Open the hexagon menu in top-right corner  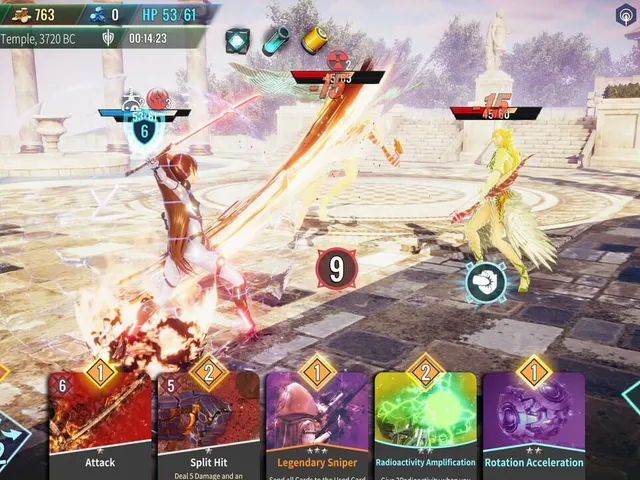[626, 14]
